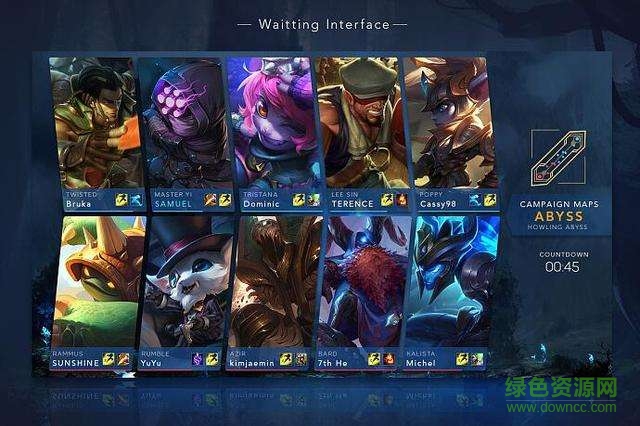Select YuYu's Rumble card
This screenshot has width=640, height=426.
tap(180, 290)
